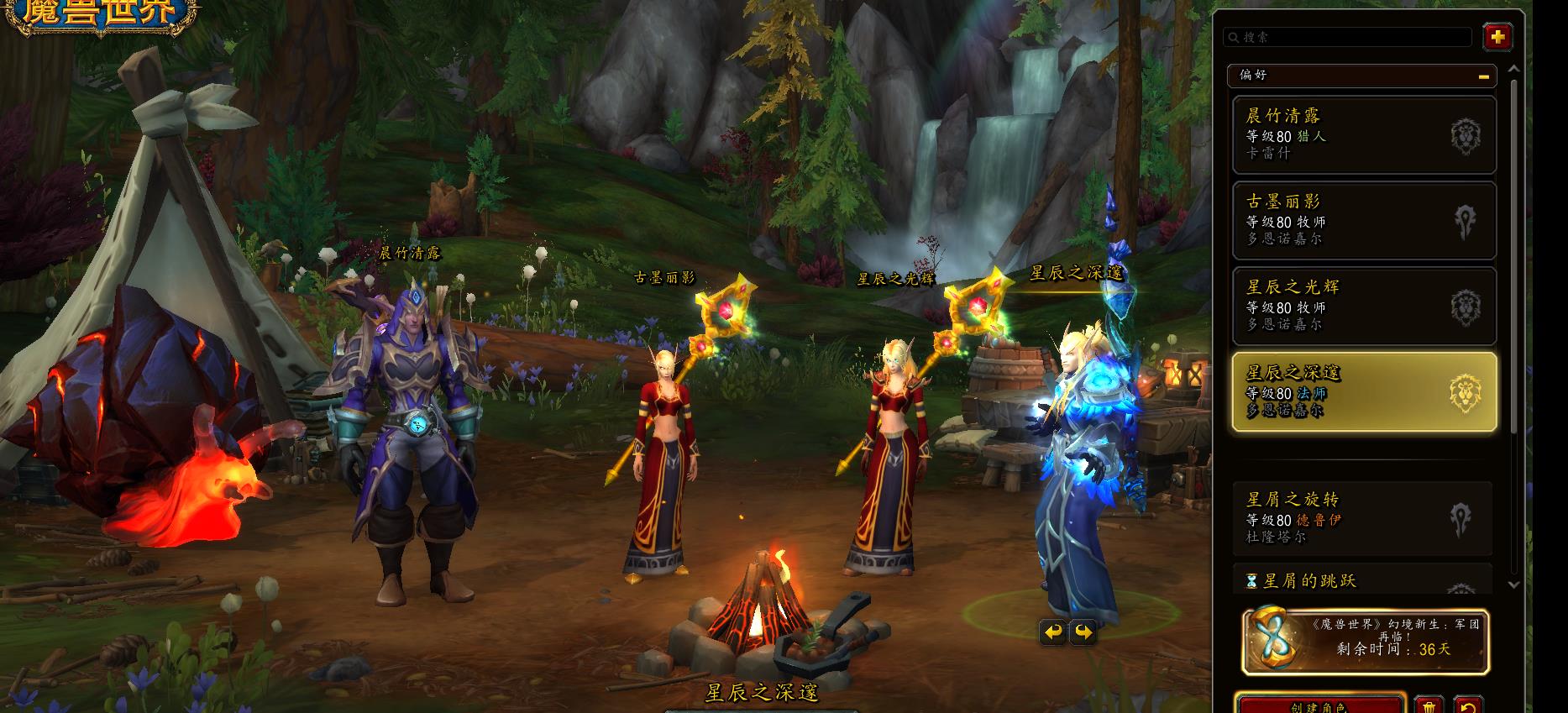The image size is (1568, 713).
Task: Select the hunter character 晨竹清露
Action: pos(1363,134)
